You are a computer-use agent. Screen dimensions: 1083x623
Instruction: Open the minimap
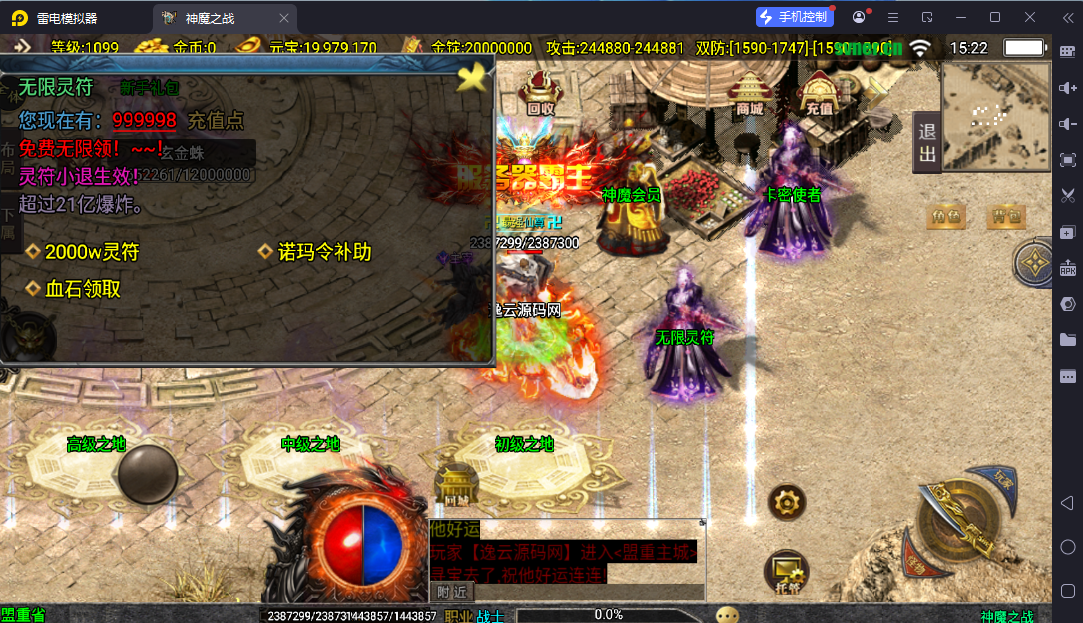(995, 116)
